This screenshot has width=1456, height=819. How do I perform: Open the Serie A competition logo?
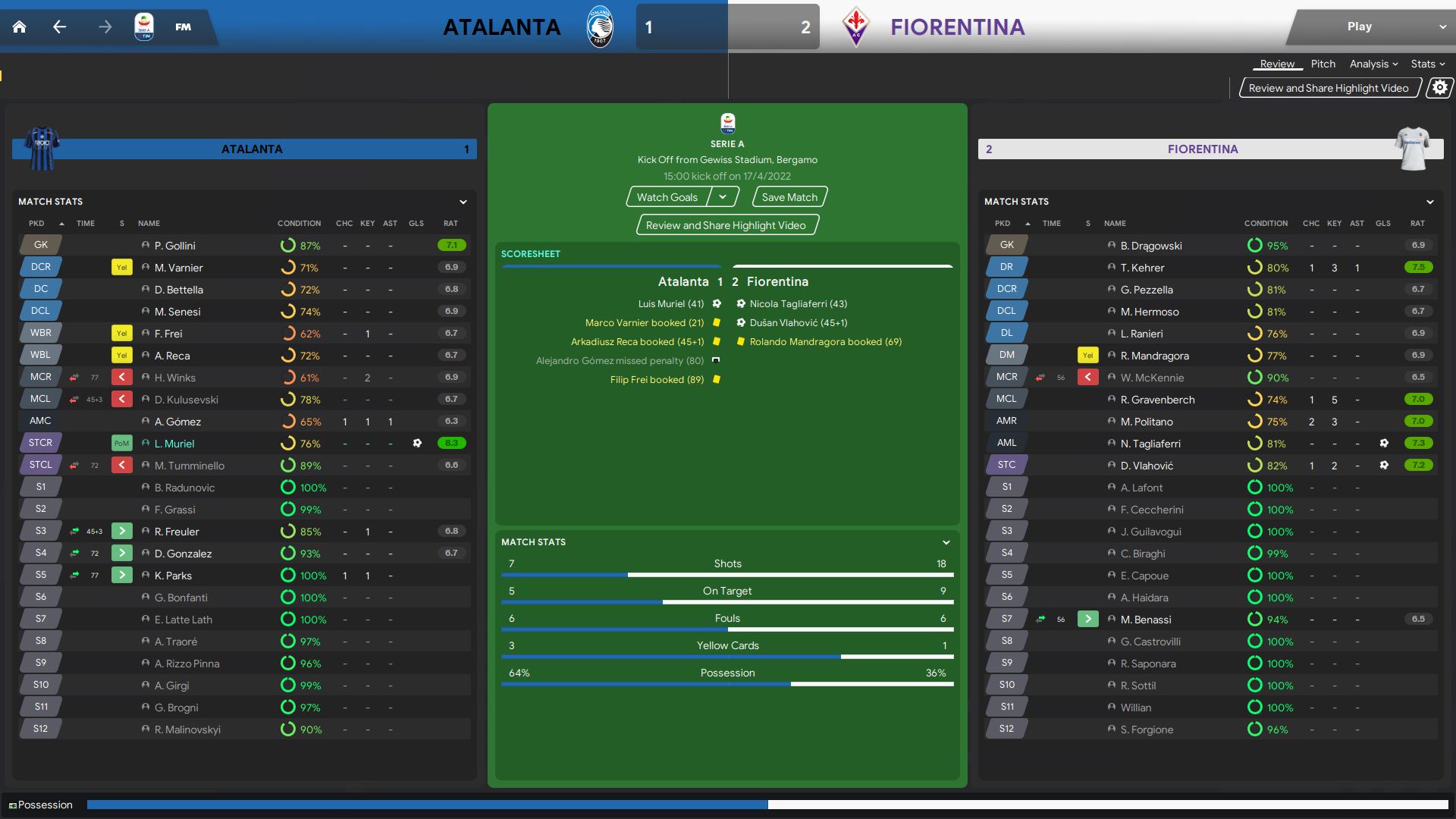[x=143, y=27]
